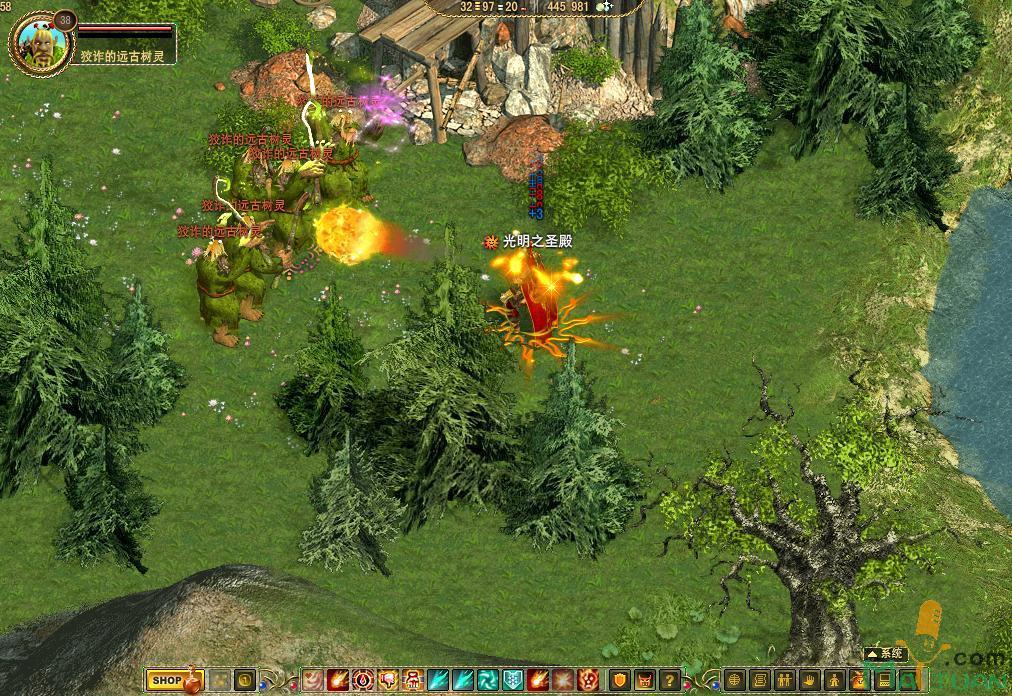The width and height of the screenshot is (1012, 696).
Task: Open the single-figure character menu
Action: click(832, 680)
